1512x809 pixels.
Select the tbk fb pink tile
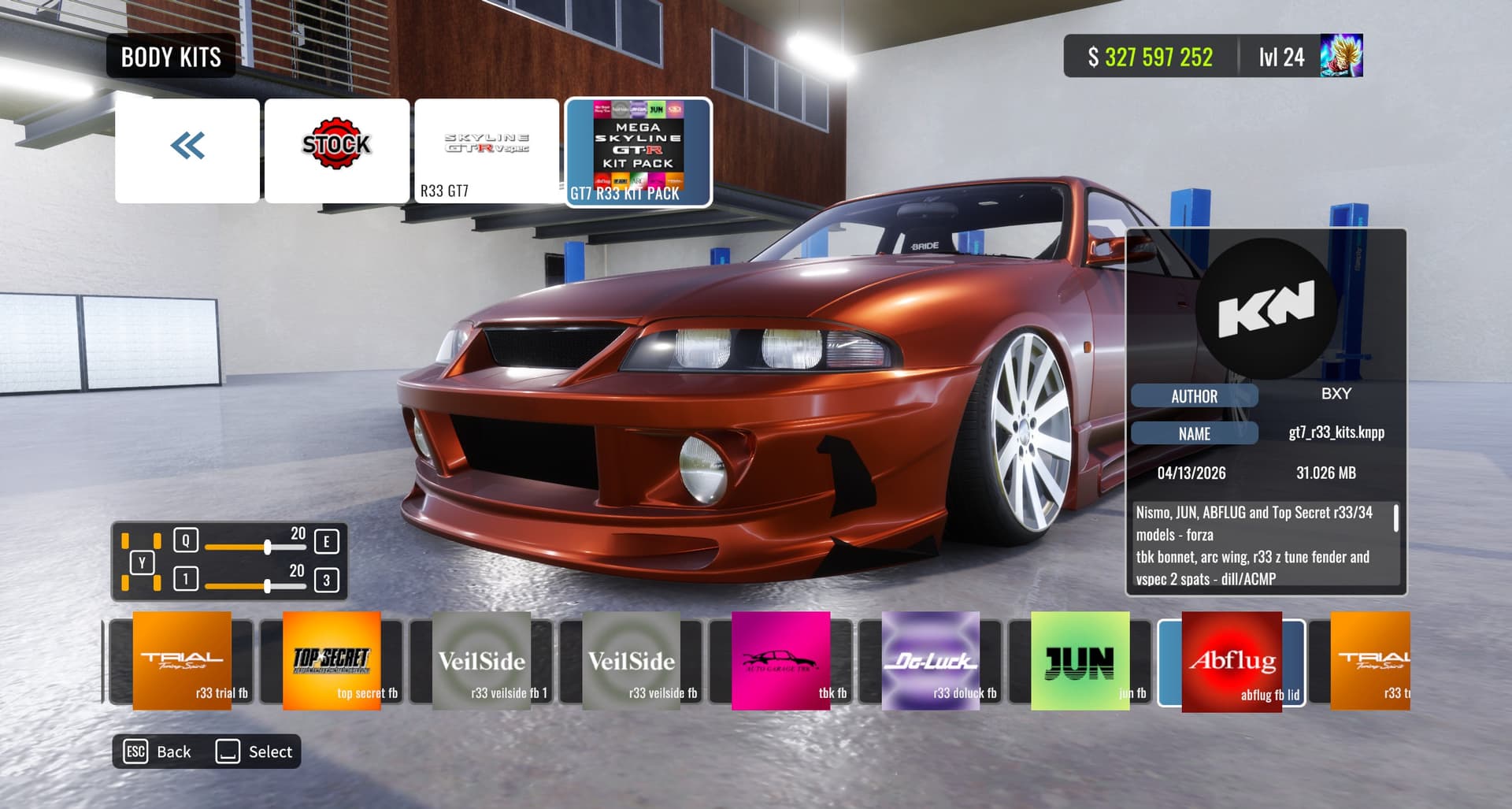point(780,662)
